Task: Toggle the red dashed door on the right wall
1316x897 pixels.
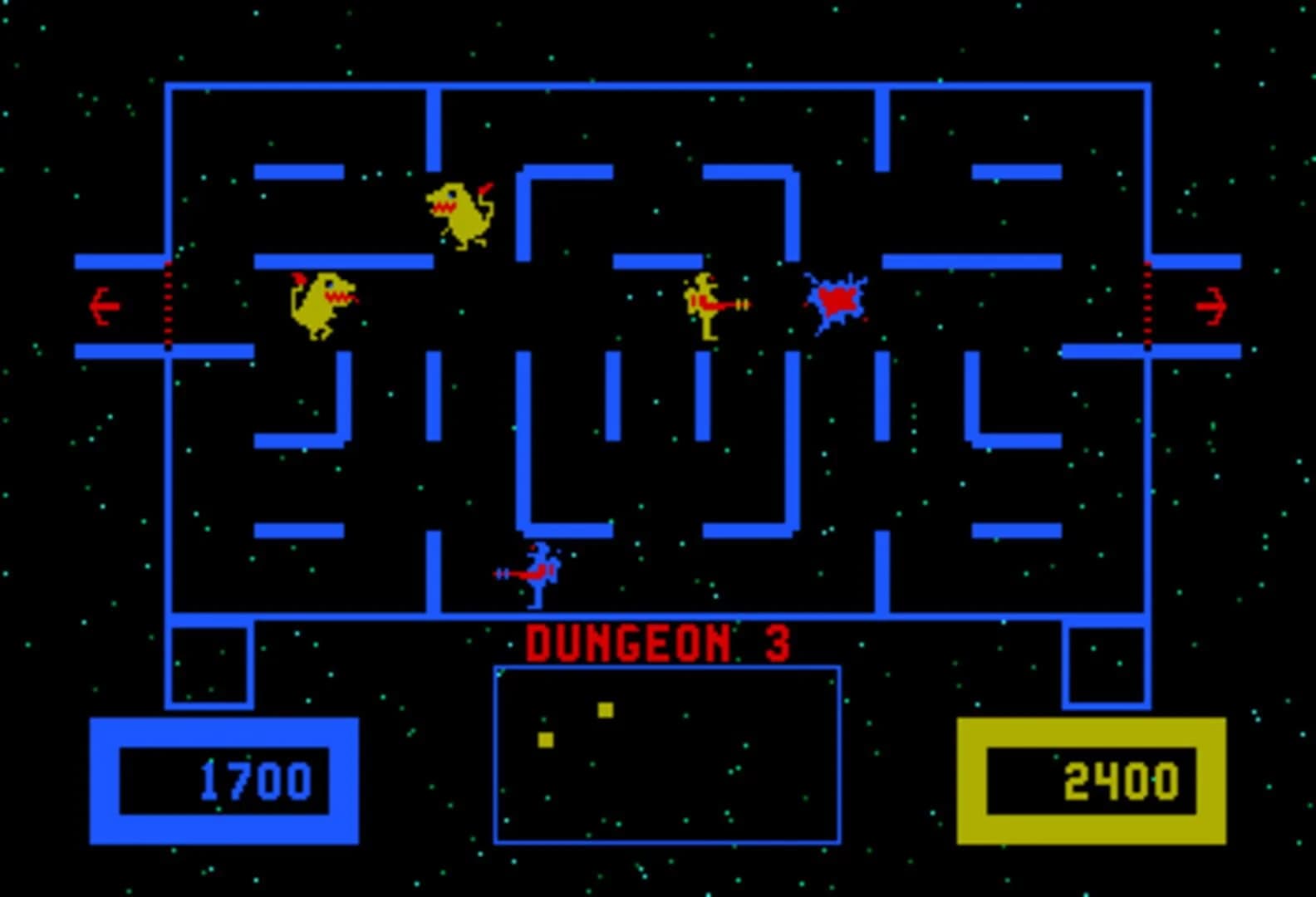Action: pos(1148,303)
